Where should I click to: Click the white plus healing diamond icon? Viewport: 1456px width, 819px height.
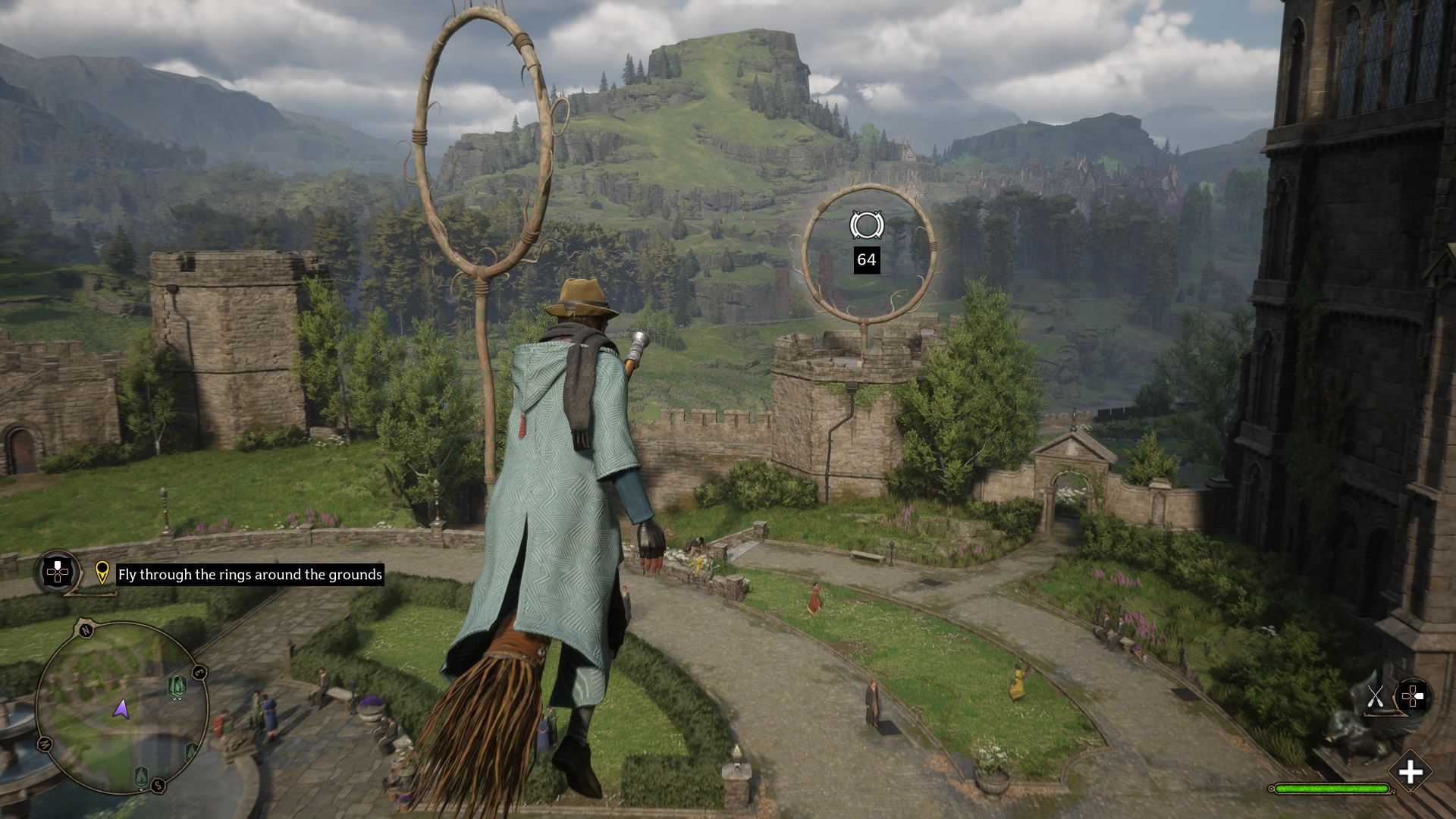coord(1410,773)
